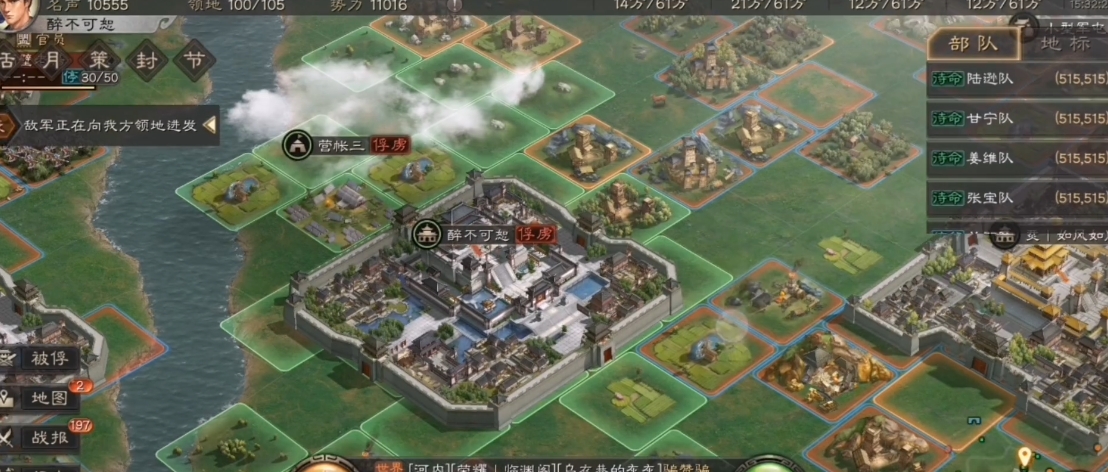
Task: Open the 地图 map button
Action: (x=40, y=397)
